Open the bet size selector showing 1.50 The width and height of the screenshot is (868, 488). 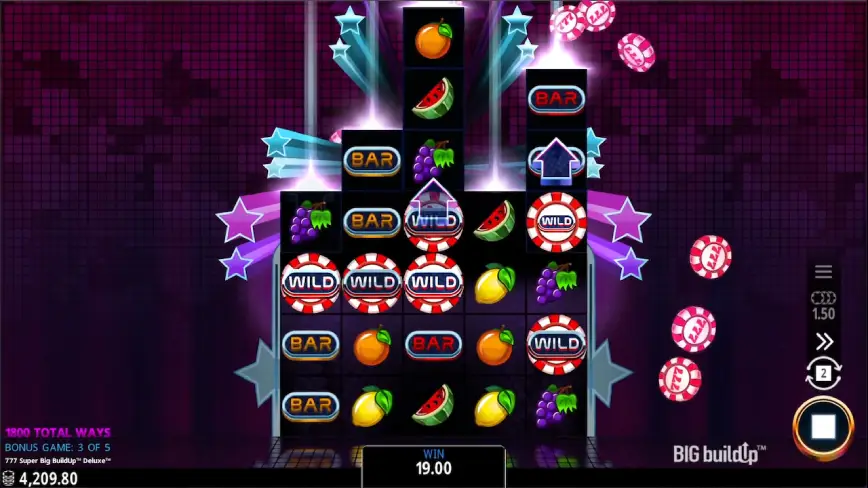tap(823, 306)
